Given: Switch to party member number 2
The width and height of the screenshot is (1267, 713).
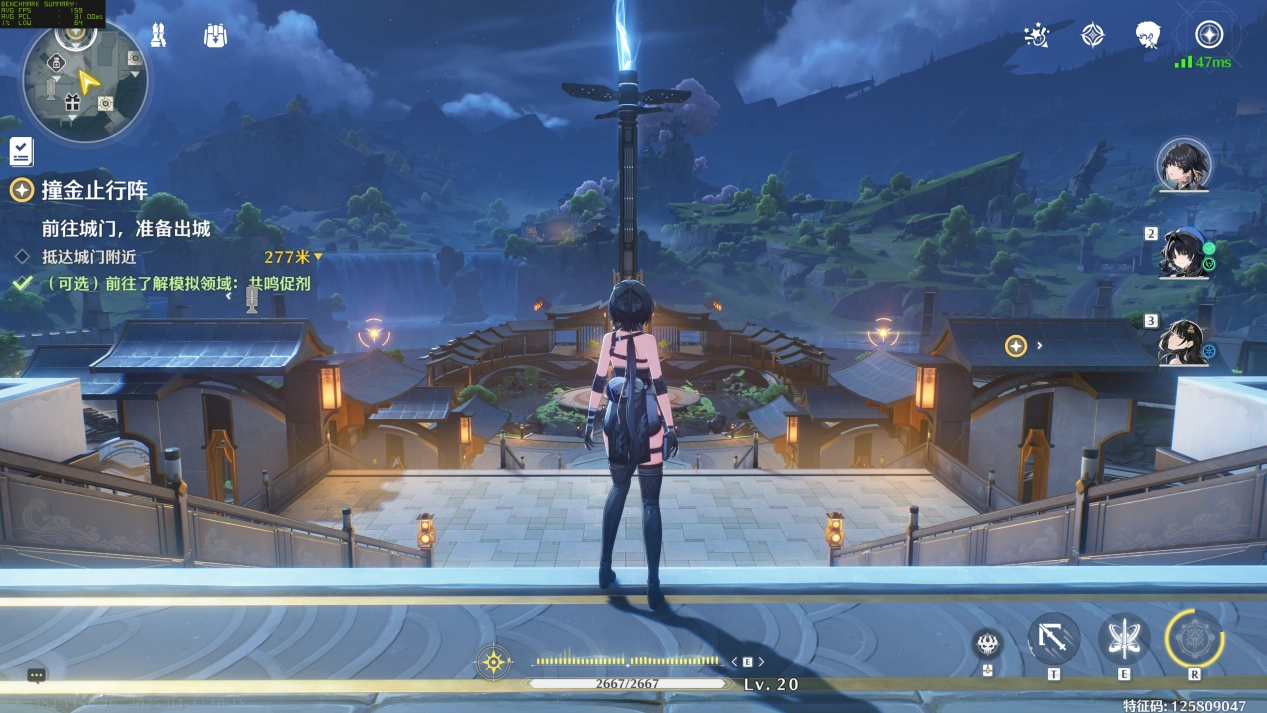Looking at the screenshot, I should (1184, 252).
